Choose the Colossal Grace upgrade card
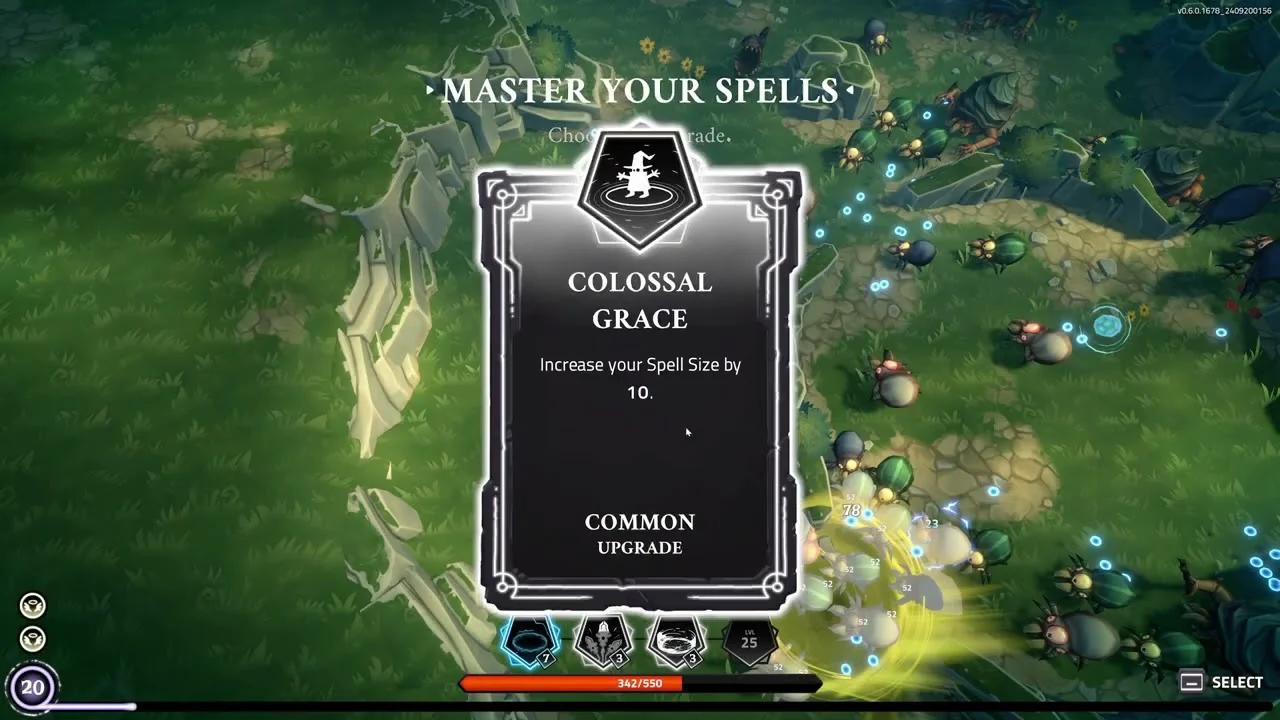The width and height of the screenshot is (1280, 720). [x=640, y=390]
